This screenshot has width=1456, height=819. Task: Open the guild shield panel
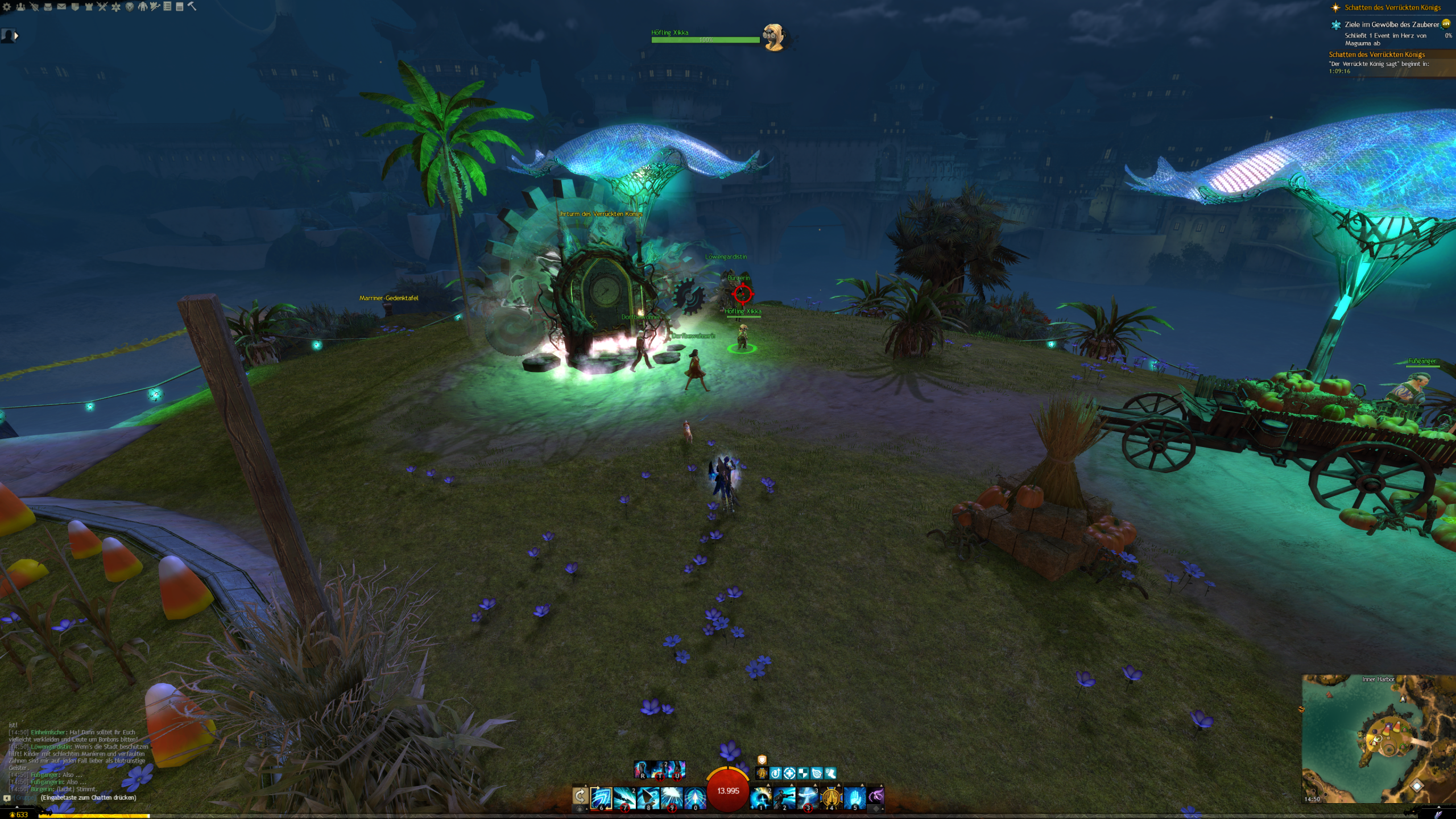pos(75,7)
